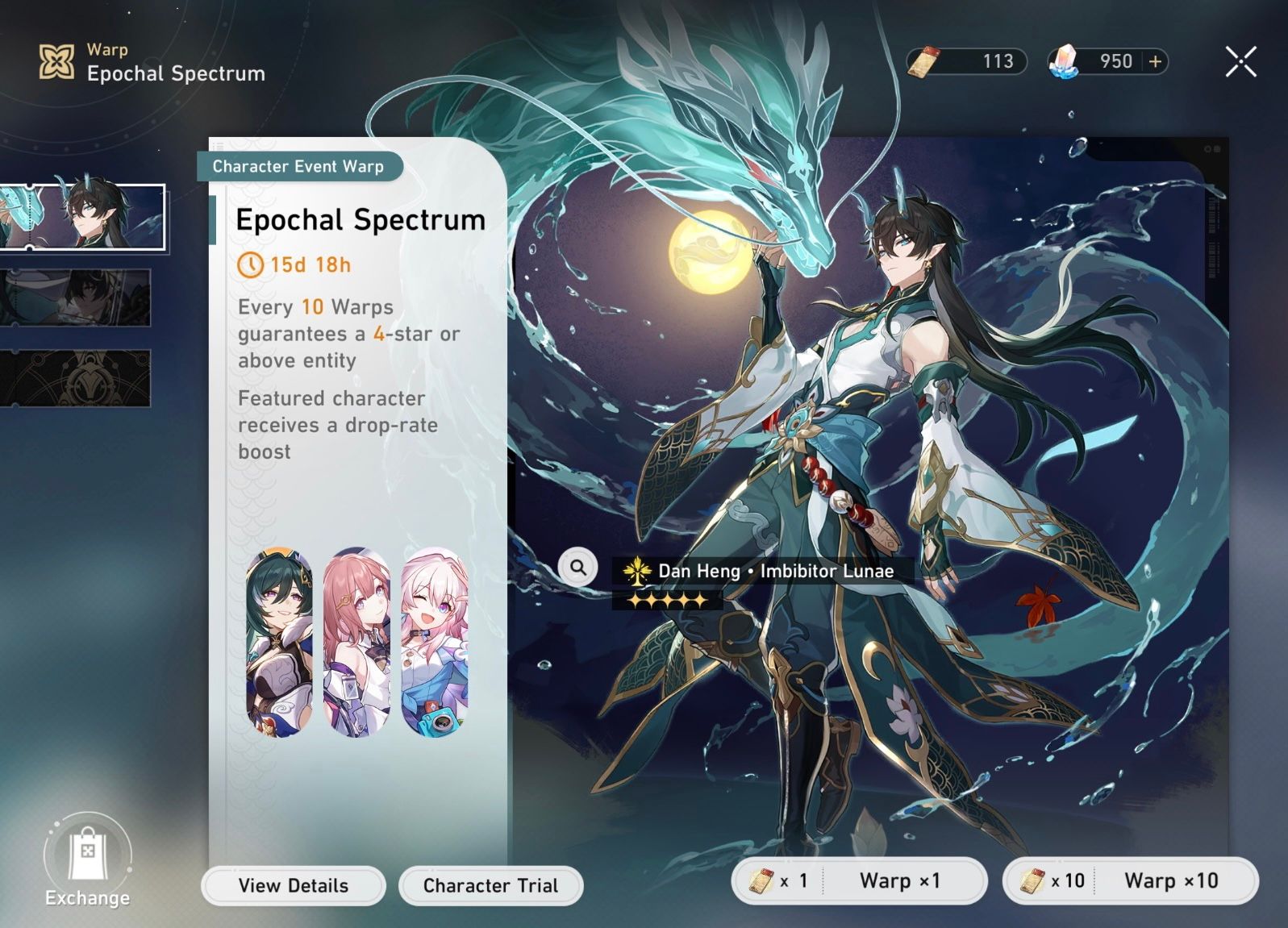Click the Imaginary element leaf icon by Dan Heng
Viewport: 1288px width, 928px height.
click(637, 572)
